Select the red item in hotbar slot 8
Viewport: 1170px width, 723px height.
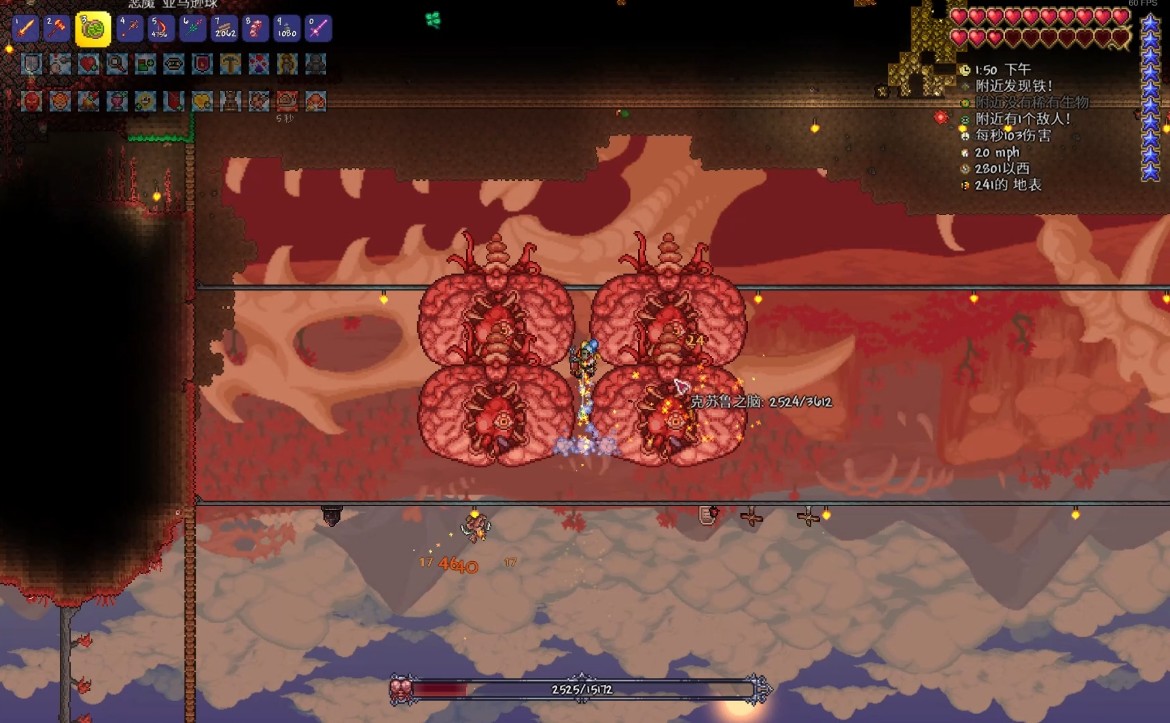(256, 28)
